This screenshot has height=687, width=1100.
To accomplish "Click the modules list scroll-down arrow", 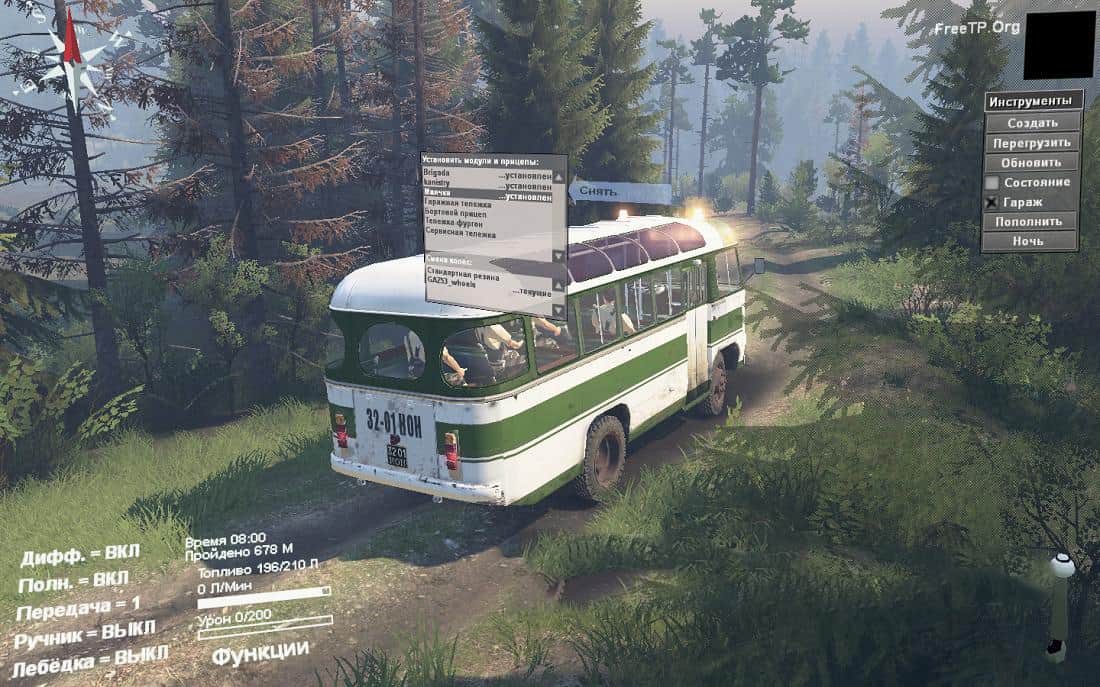I will tap(559, 254).
